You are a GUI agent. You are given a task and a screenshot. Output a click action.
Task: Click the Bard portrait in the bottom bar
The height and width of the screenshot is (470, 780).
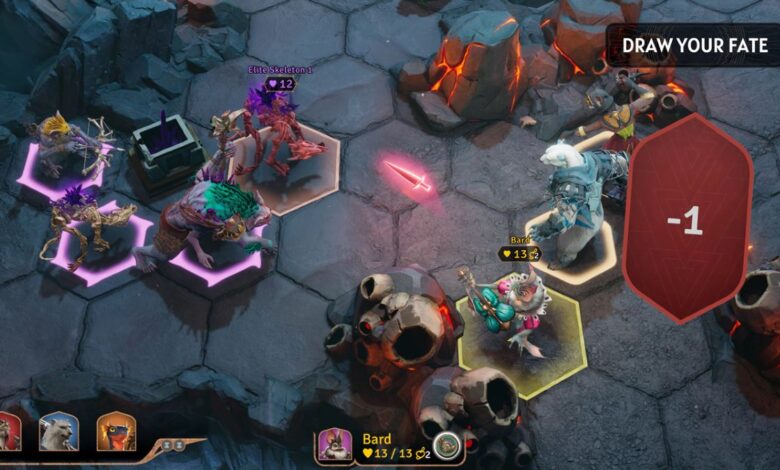point(336,446)
